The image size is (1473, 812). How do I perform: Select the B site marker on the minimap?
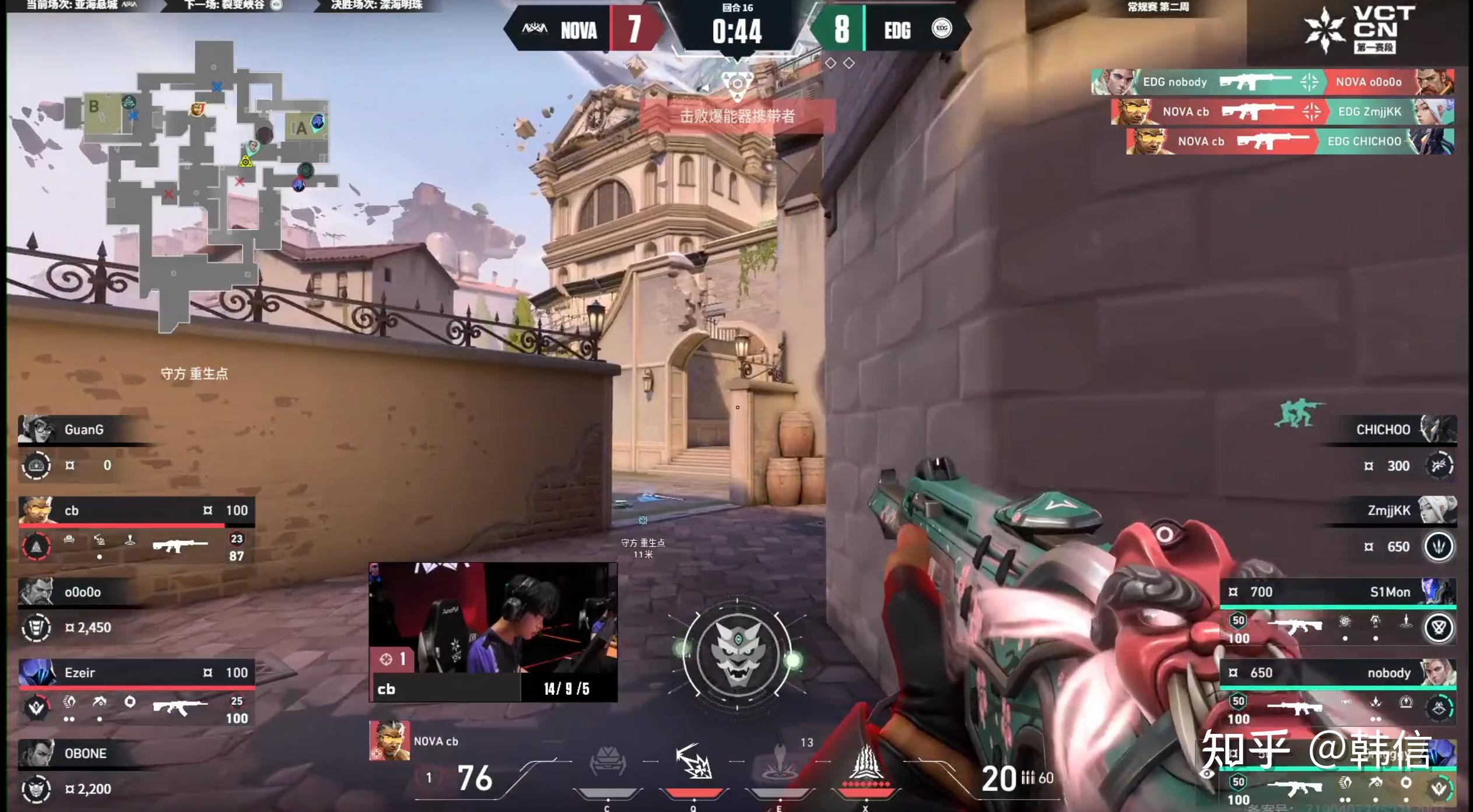(x=94, y=107)
